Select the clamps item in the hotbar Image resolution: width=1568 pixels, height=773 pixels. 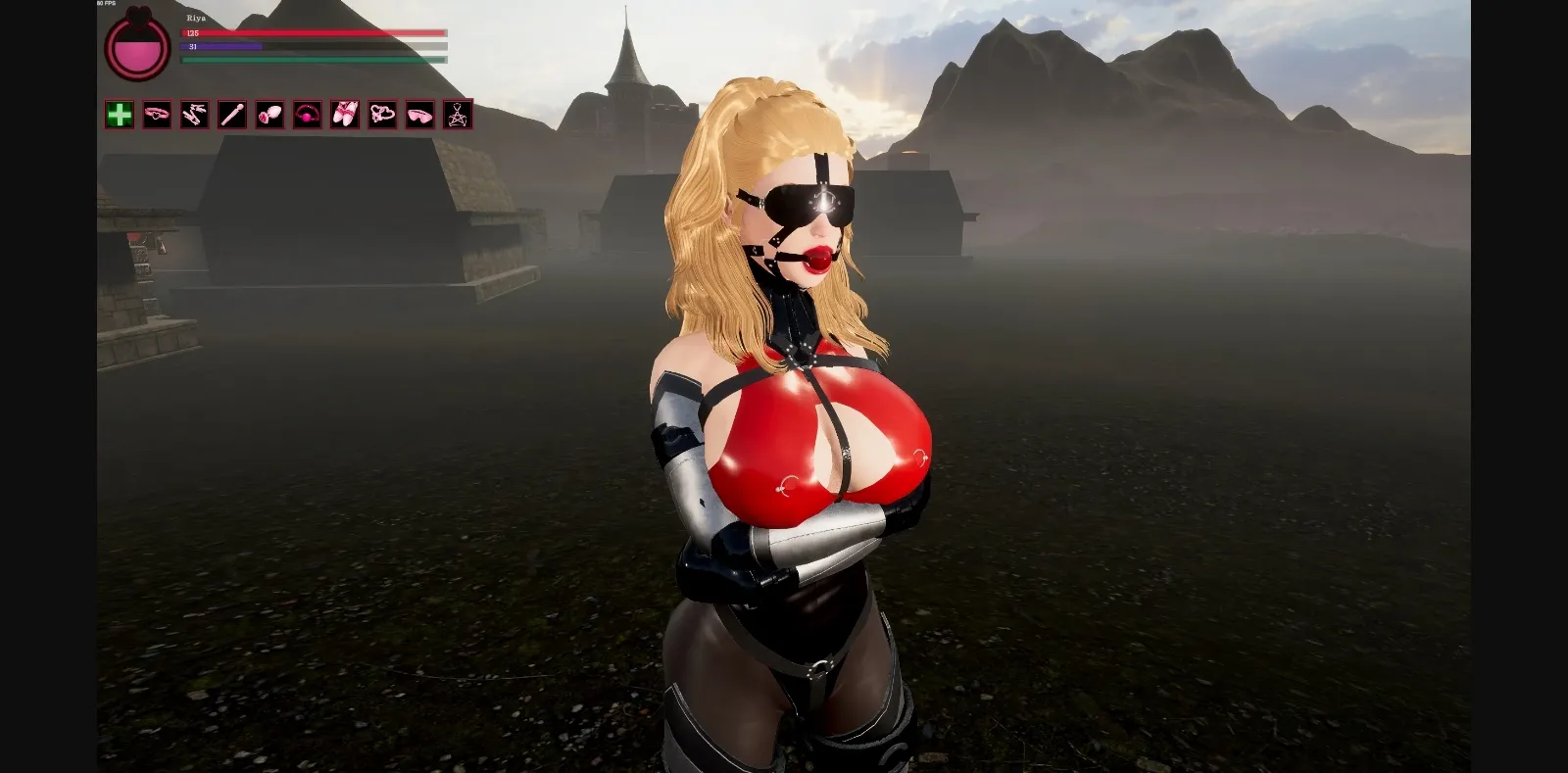pos(194,116)
